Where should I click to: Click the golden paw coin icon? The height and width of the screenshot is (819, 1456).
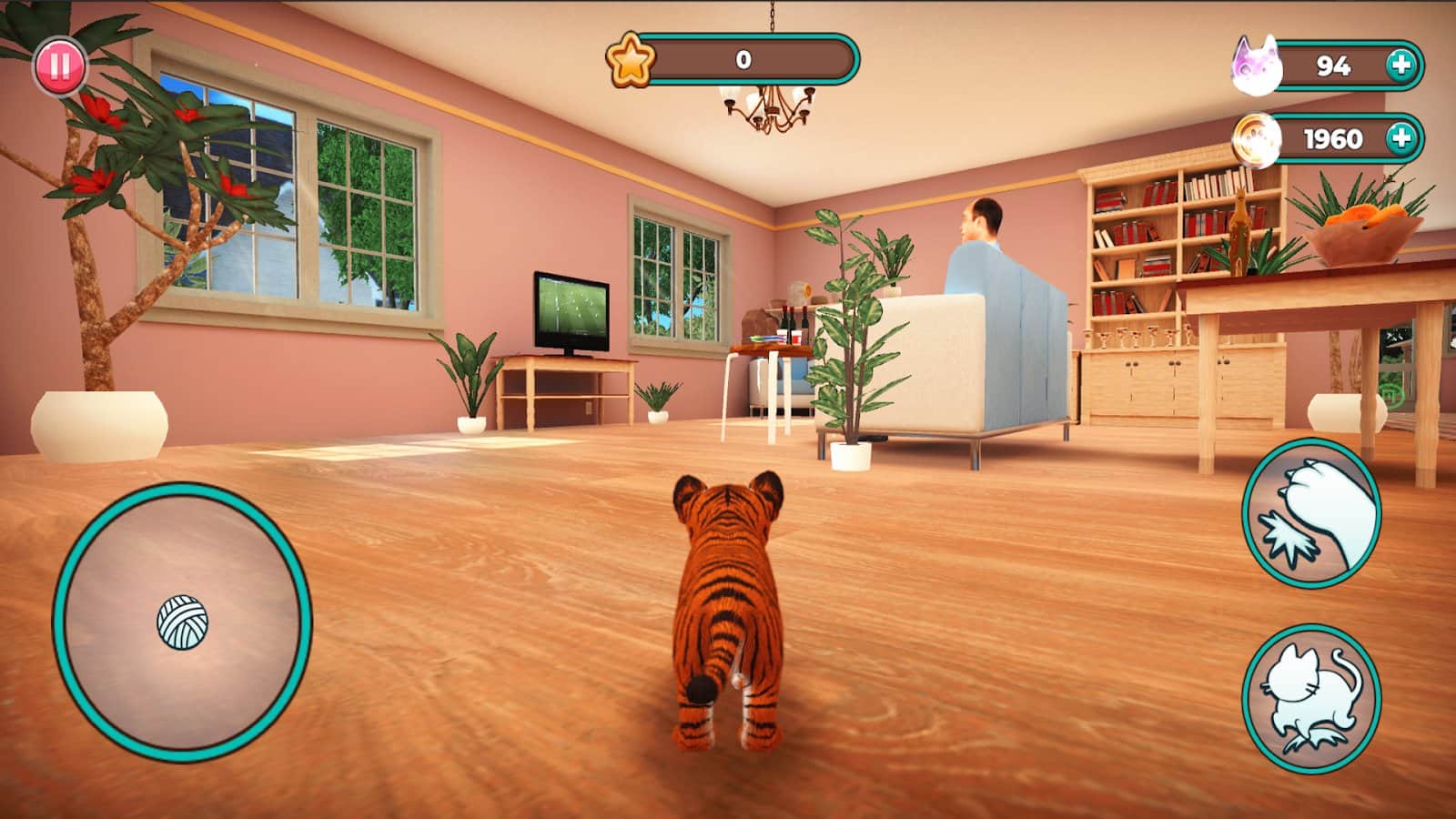coord(1257,139)
